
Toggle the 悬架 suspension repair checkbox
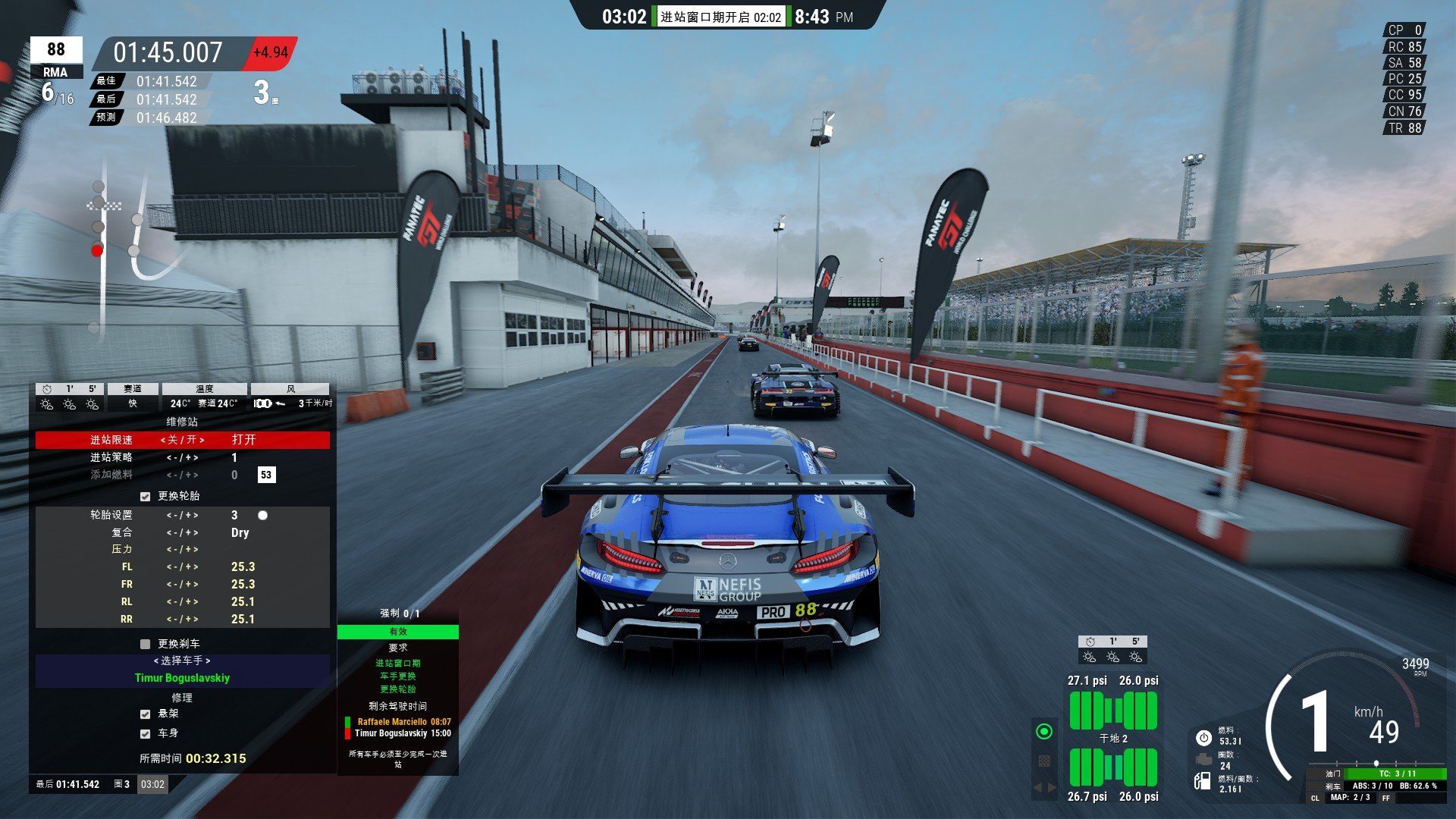tap(146, 714)
